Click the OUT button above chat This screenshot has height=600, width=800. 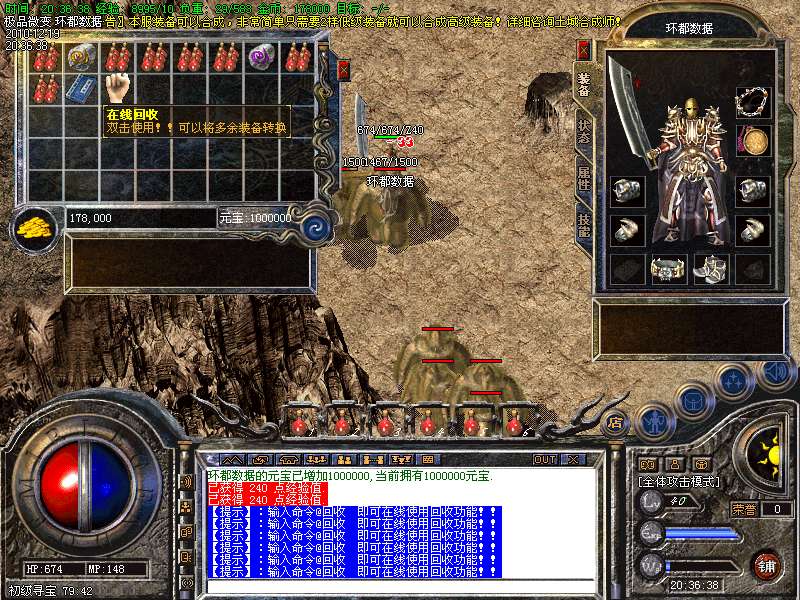coord(545,459)
